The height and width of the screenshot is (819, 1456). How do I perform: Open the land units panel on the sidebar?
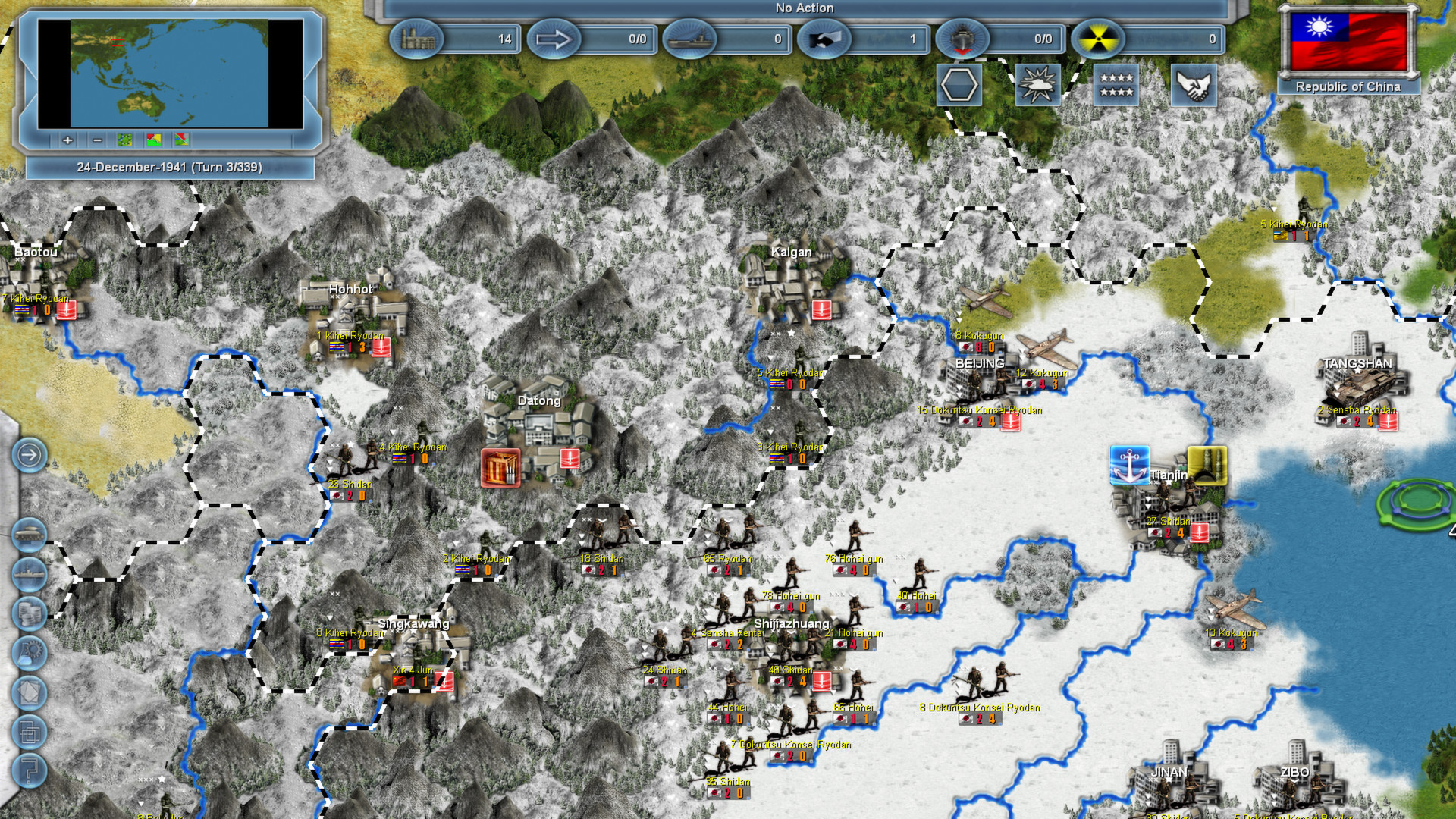pos(29,533)
